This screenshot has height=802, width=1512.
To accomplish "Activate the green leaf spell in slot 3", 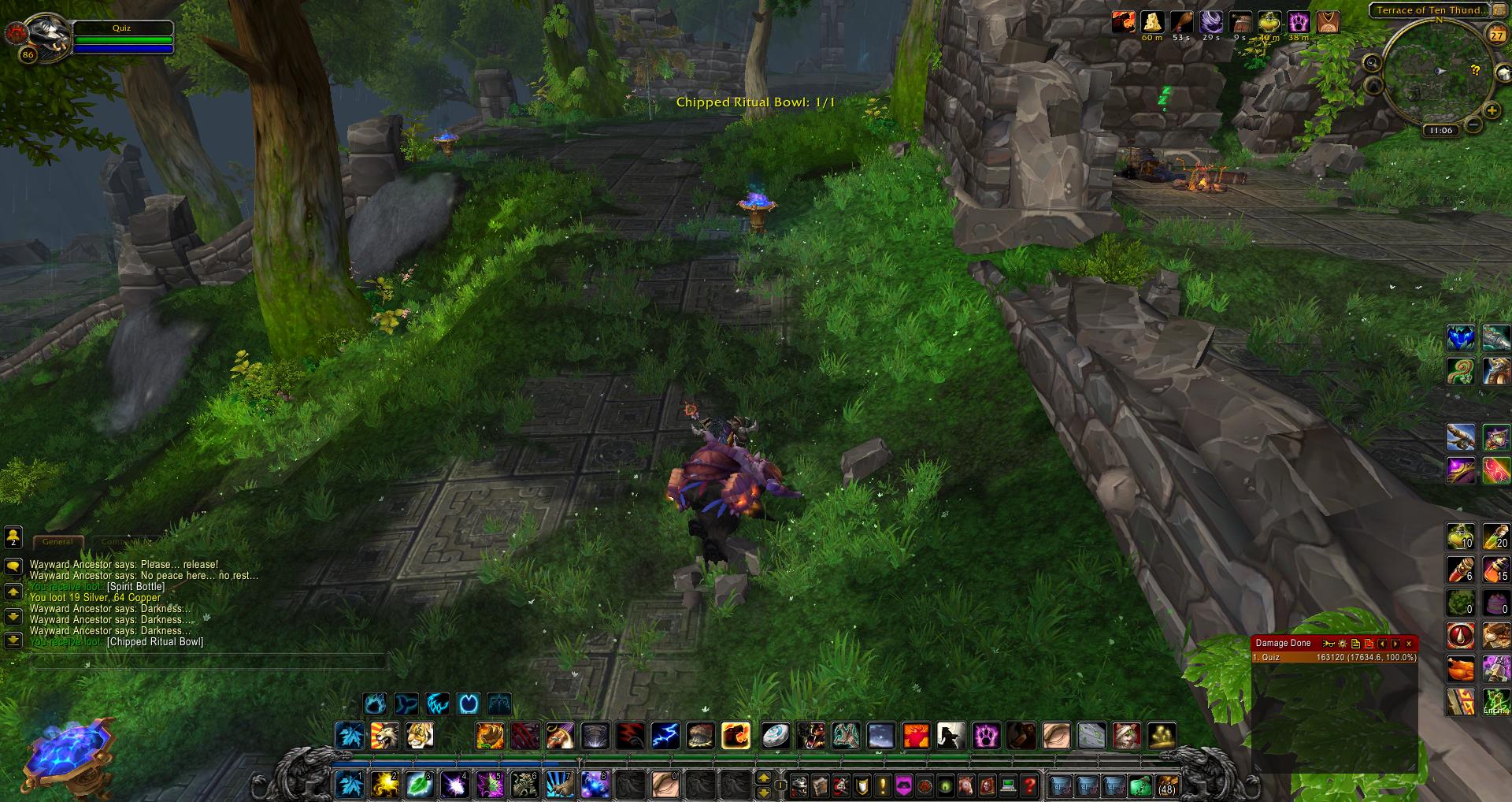I will pyautogui.click(x=418, y=784).
